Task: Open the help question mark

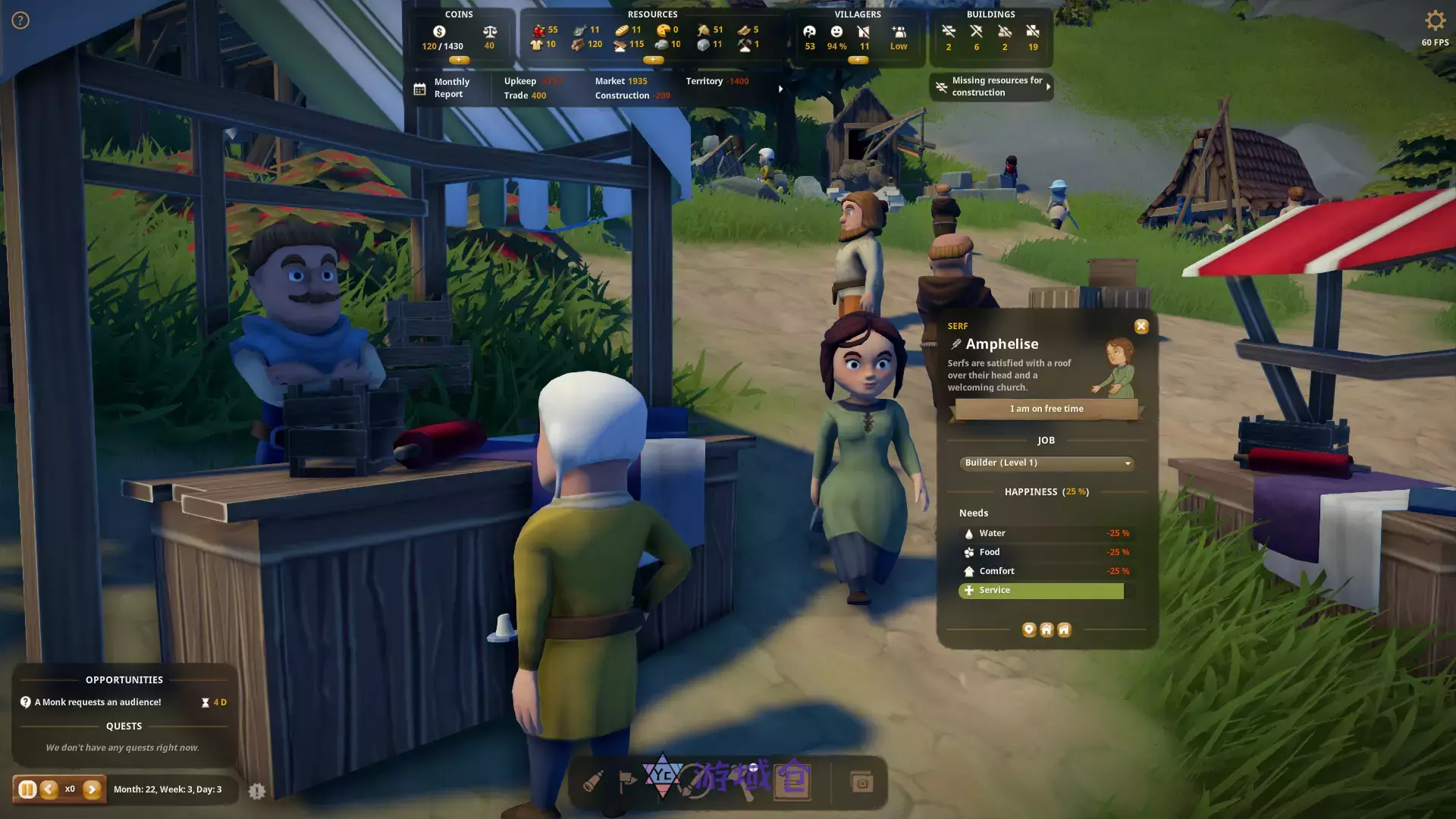Action: tap(20, 20)
